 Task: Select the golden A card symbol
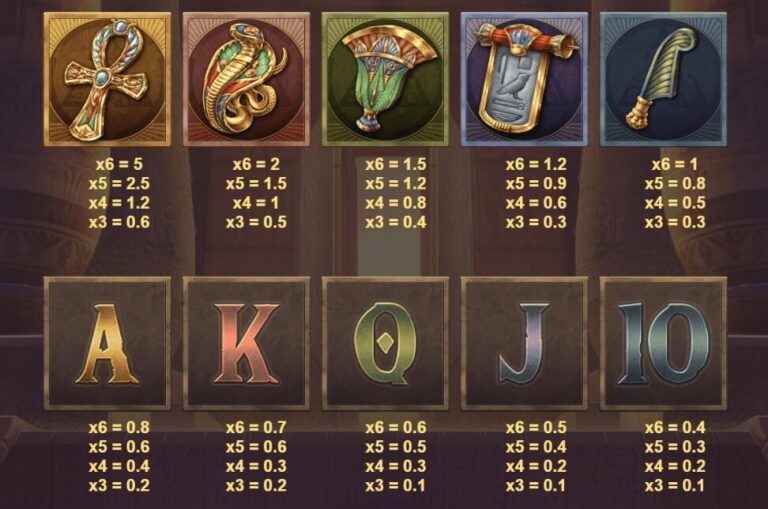tap(107, 343)
